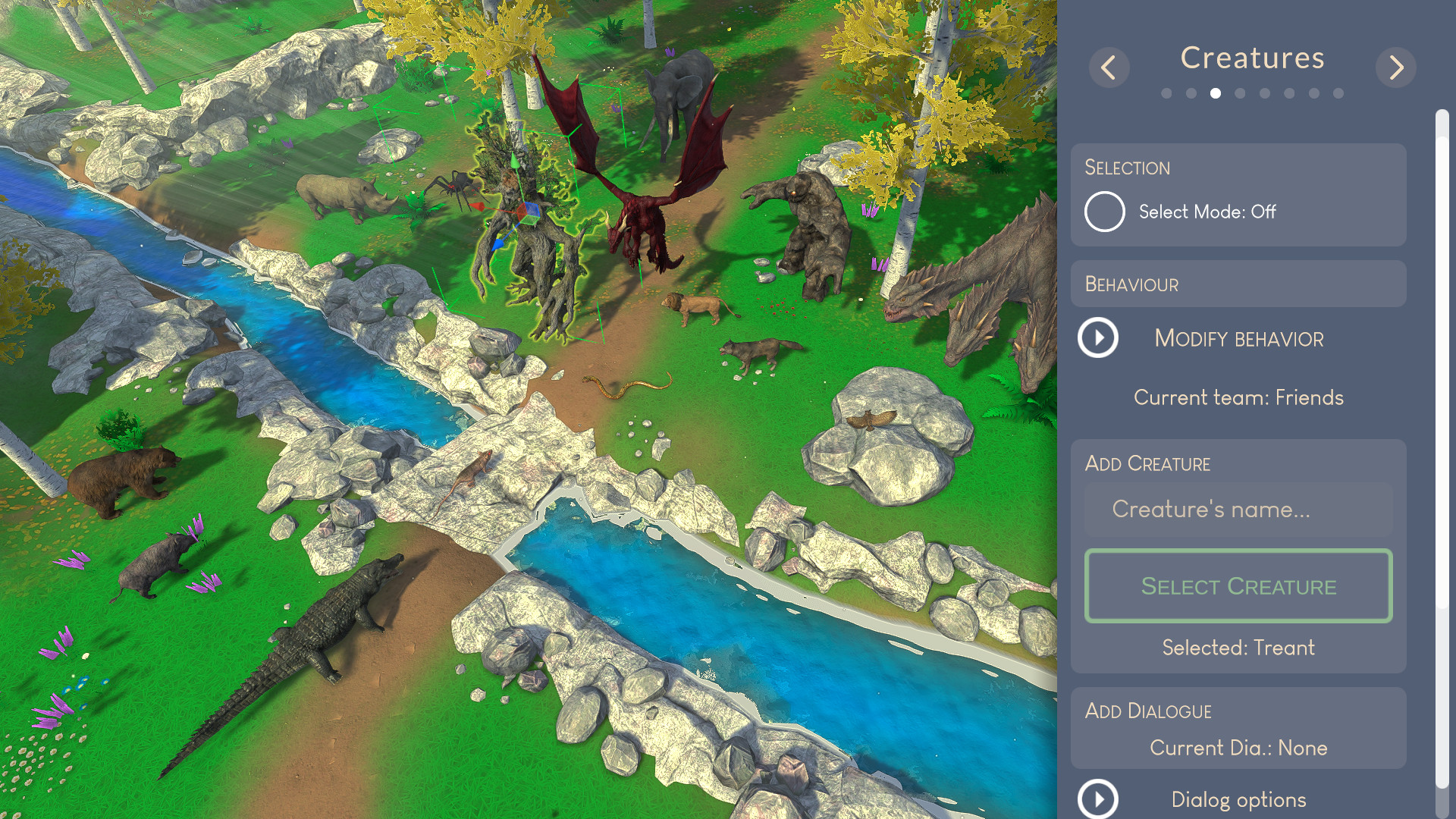
Task: Select the first pagination dot under Creatures
Action: (1168, 93)
